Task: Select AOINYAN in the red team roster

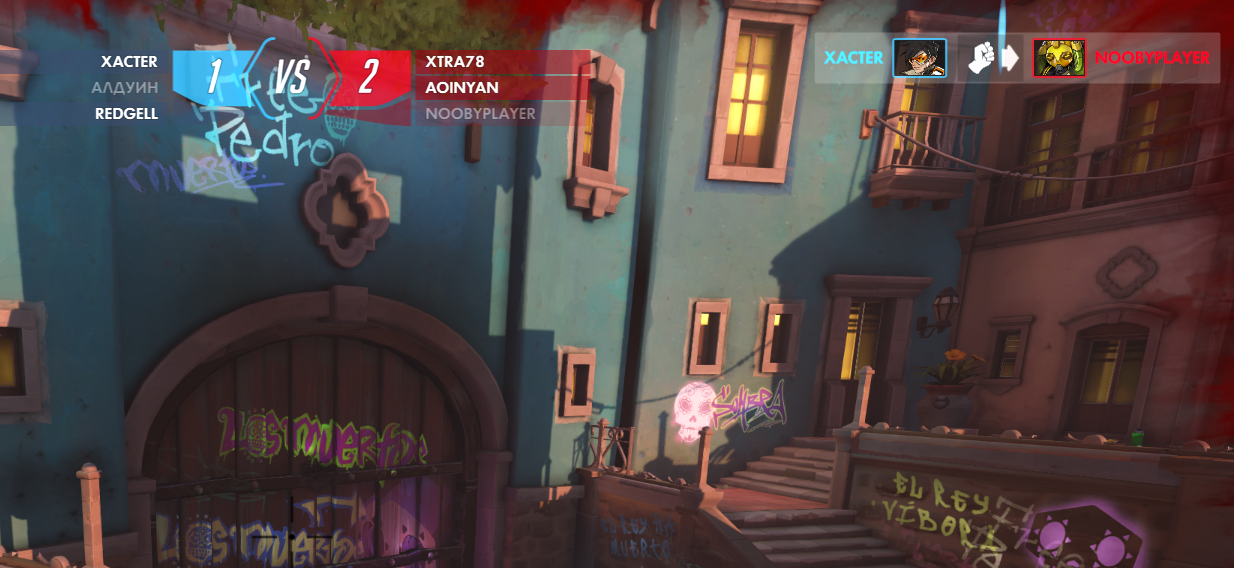Action: (x=461, y=88)
